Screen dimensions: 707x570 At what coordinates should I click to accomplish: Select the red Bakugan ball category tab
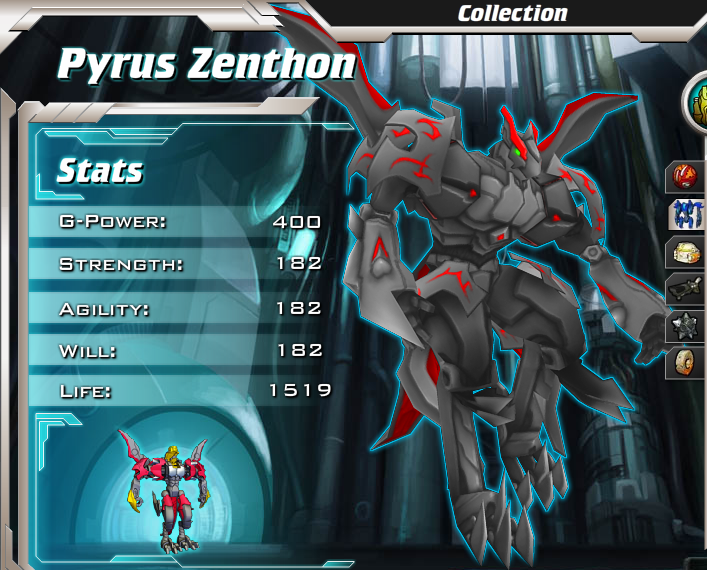pos(687,177)
